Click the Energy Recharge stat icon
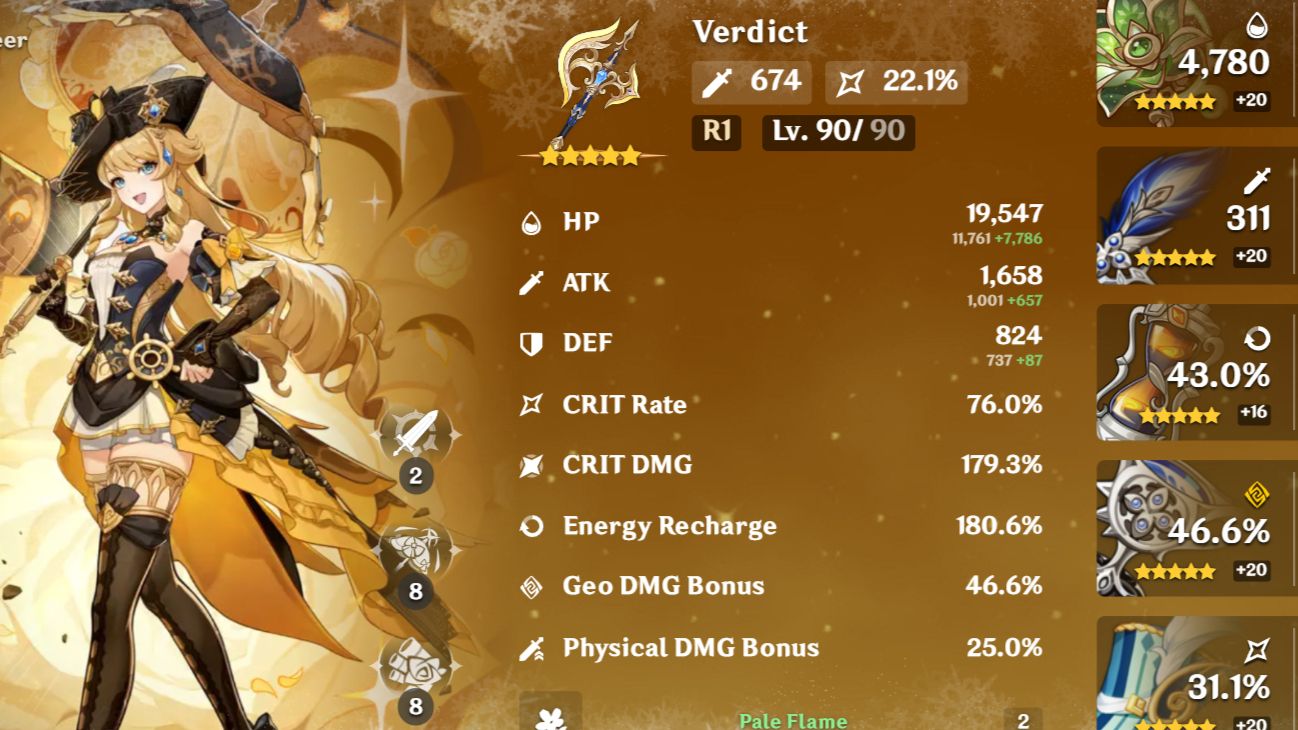The height and width of the screenshot is (730, 1298). [x=534, y=525]
